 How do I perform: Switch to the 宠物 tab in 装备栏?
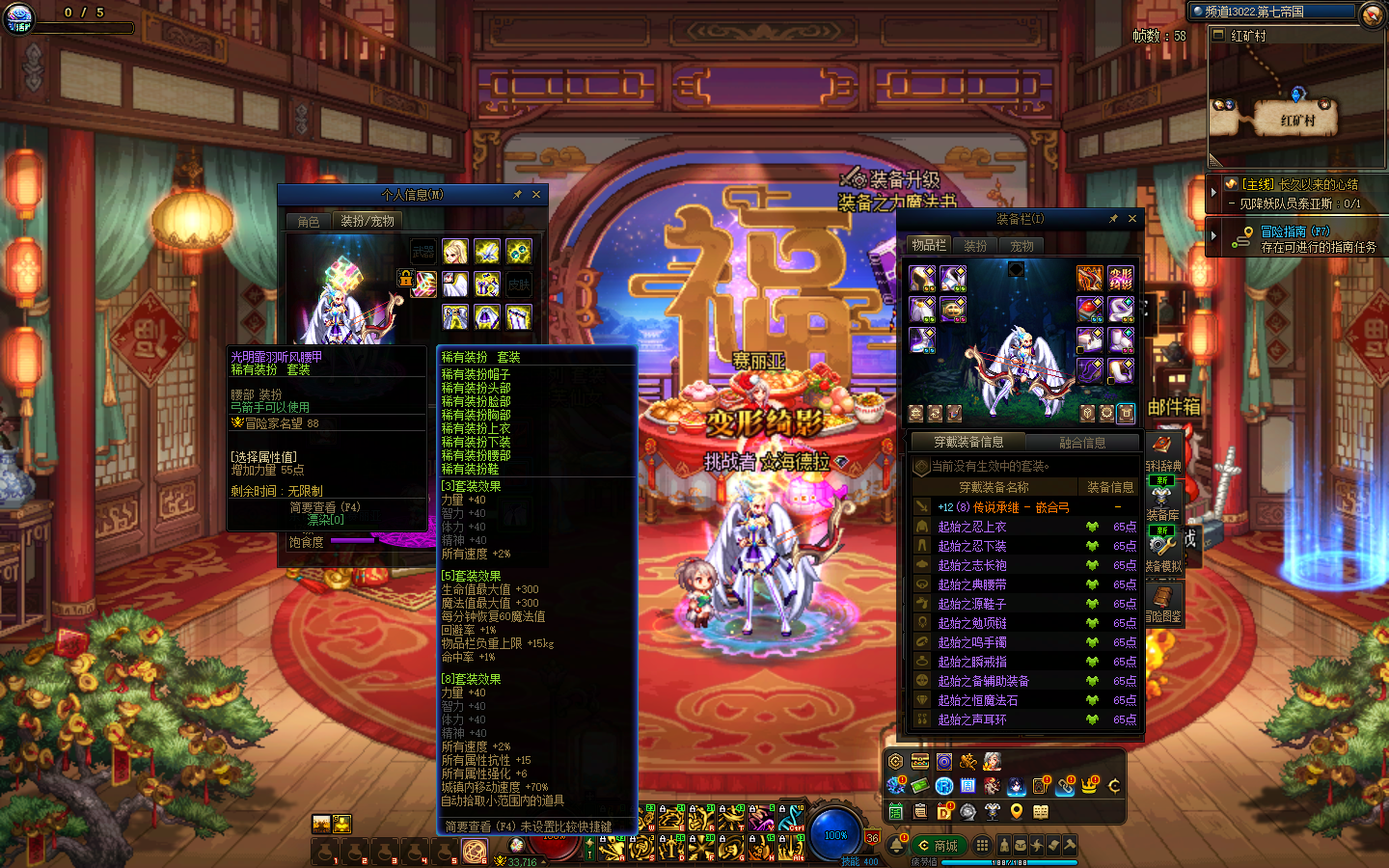click(x=1021, y=246)
